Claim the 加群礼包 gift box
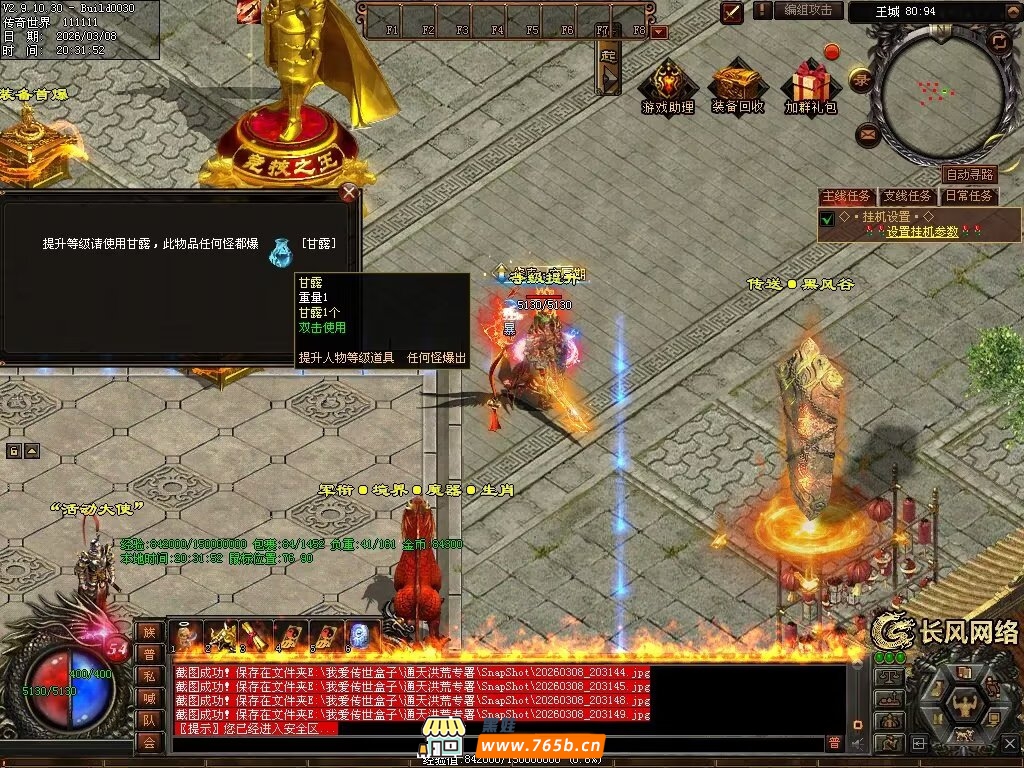The width and height of the screenshot is (1024, 768). (x=810, y=83)
